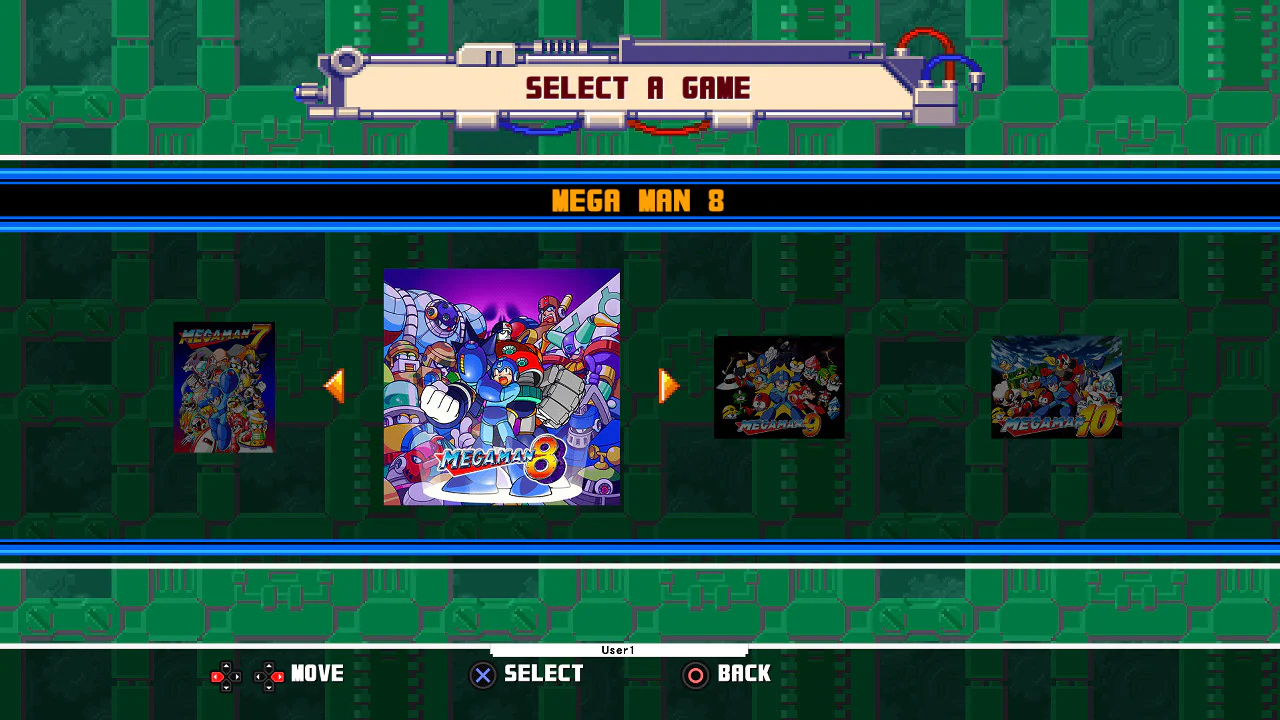Click the Circle button icon beside BACK
Viewport: 1280px width, 720px height.
(x=696, y=675)
